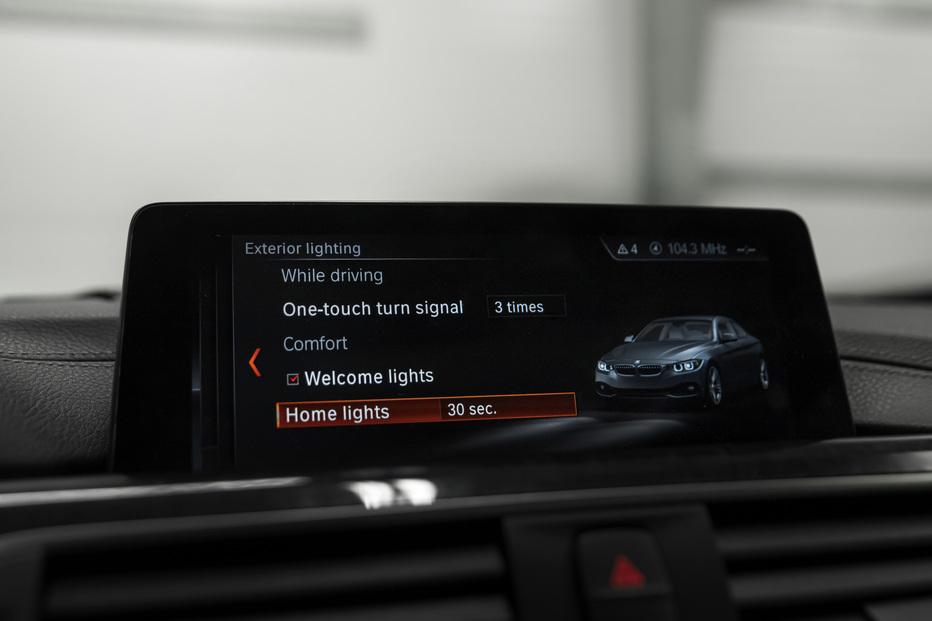
Task: Select the Home lights row
Action: point(338,413)
